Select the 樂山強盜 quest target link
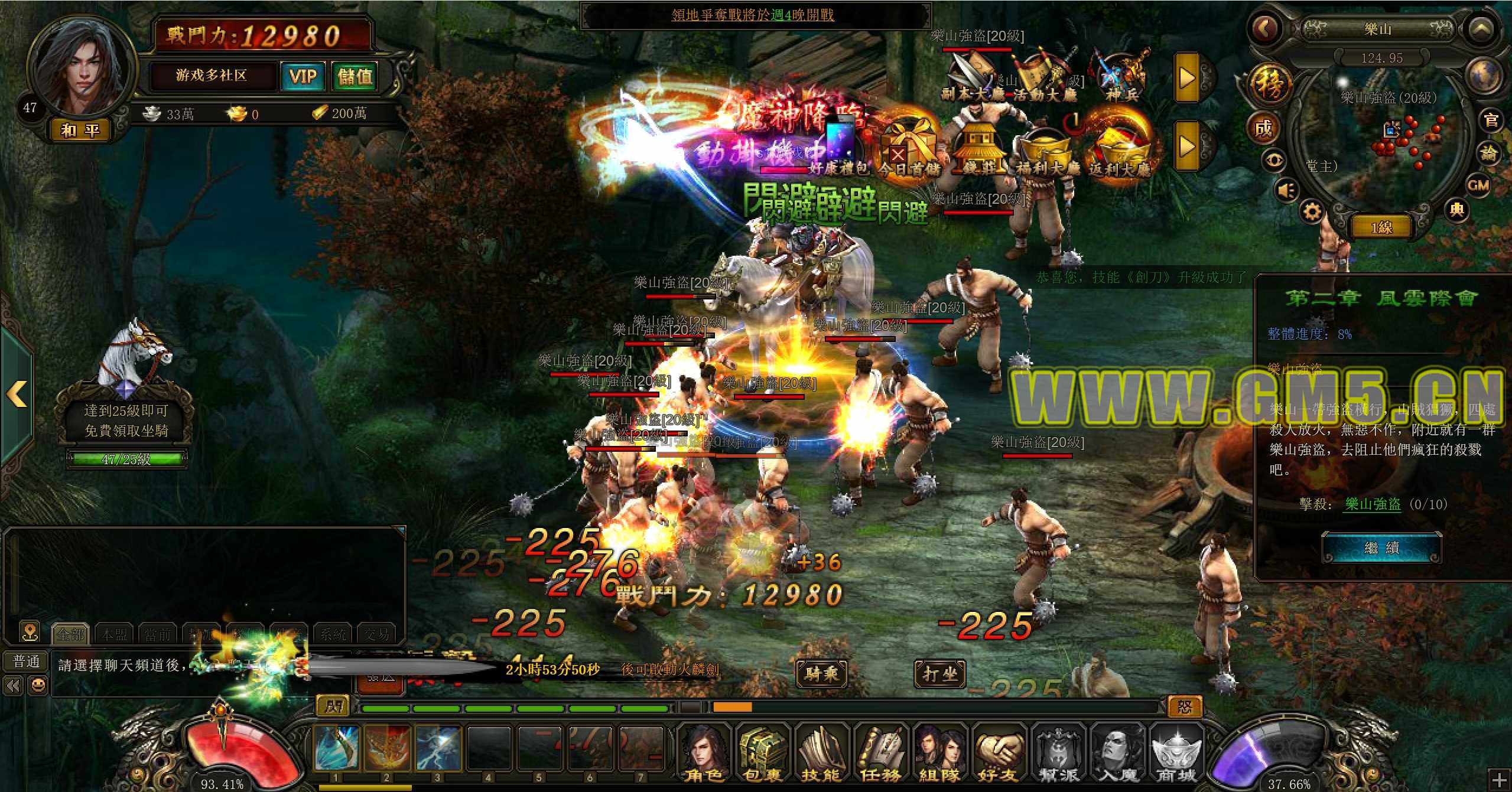 1373,504
